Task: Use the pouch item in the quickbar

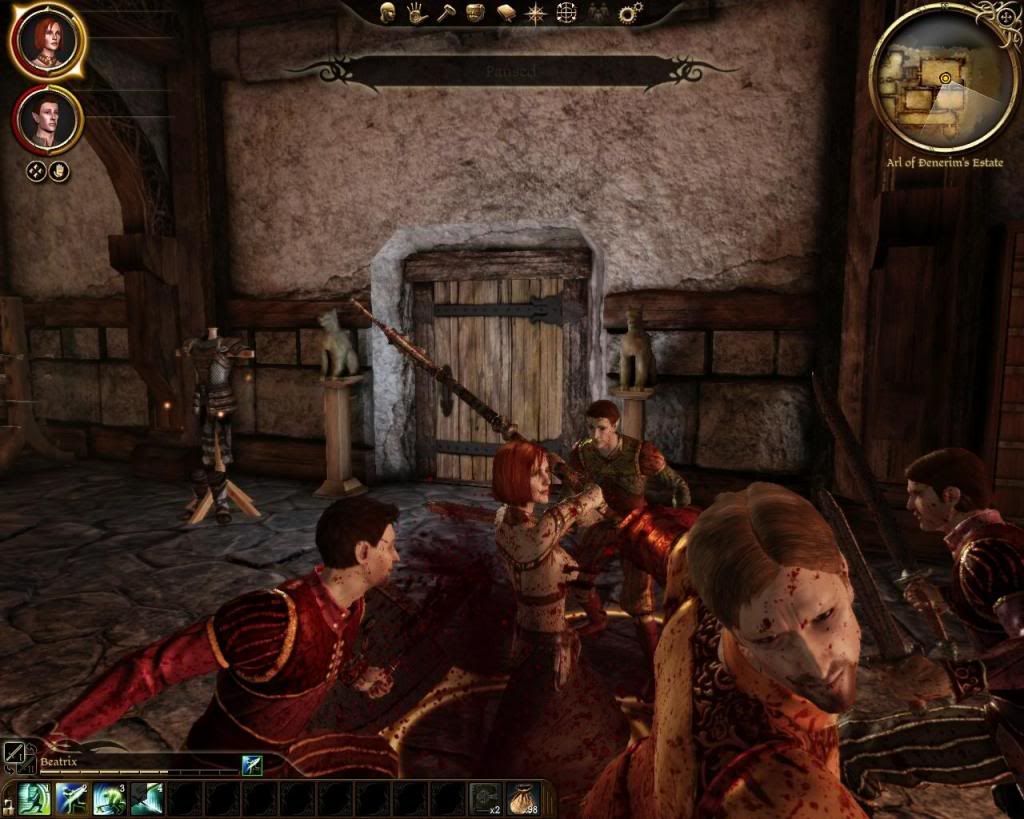Action: [x=522, y=798]
